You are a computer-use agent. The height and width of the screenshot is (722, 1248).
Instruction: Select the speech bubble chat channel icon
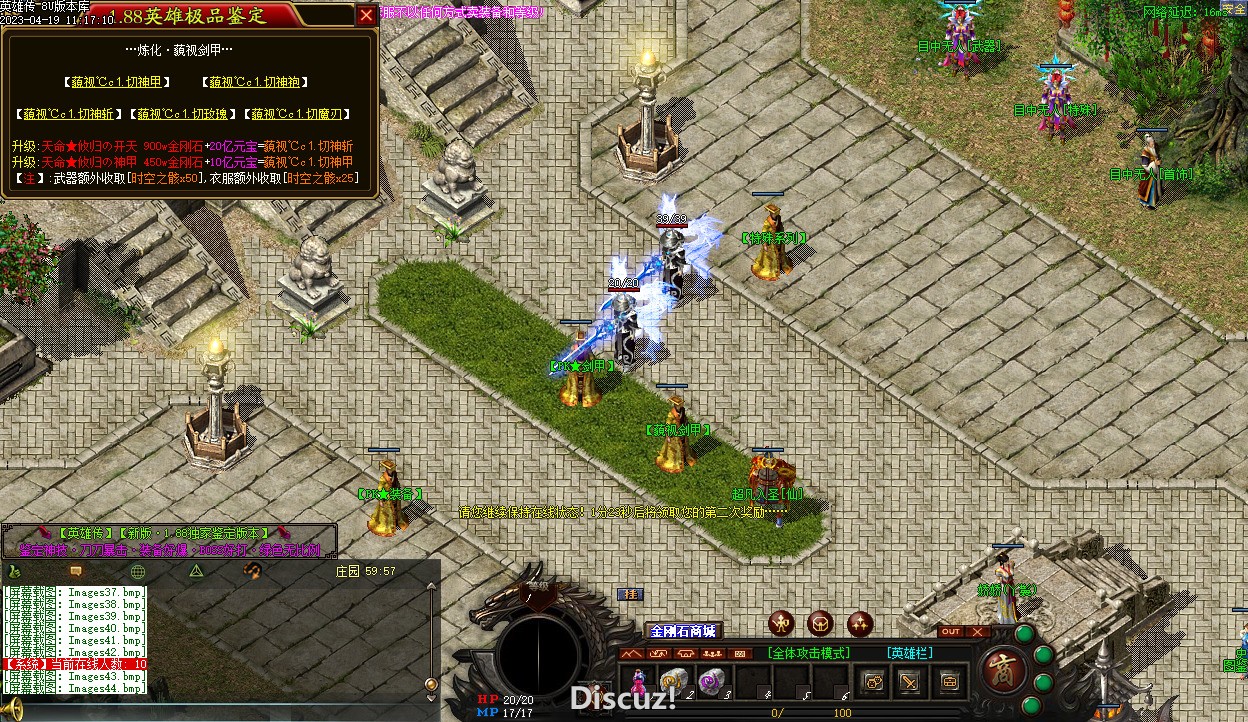coord(76,571)
